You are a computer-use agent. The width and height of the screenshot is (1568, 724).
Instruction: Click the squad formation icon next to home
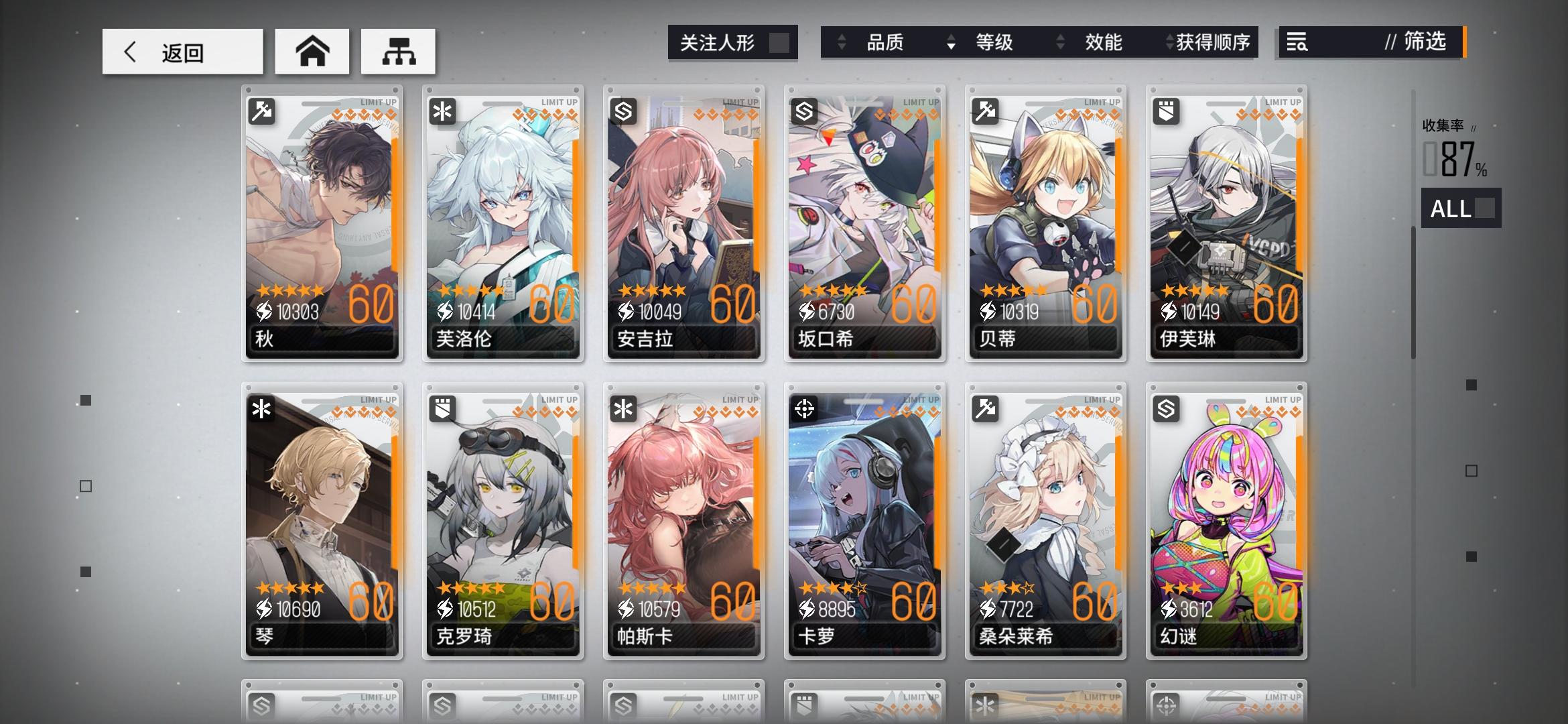coord(399,51)
